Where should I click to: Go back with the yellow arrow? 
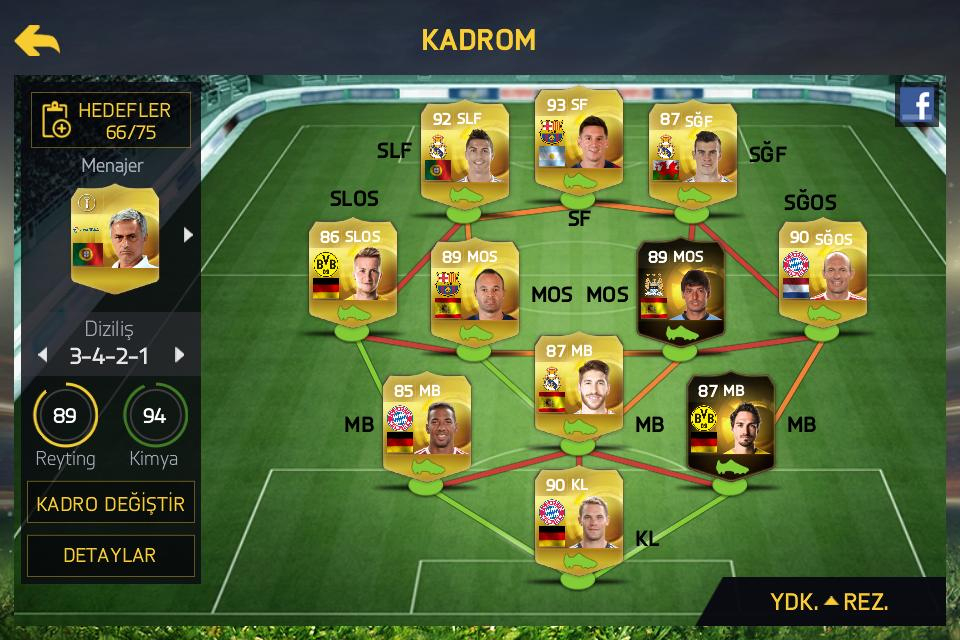[x=37, y=40]
